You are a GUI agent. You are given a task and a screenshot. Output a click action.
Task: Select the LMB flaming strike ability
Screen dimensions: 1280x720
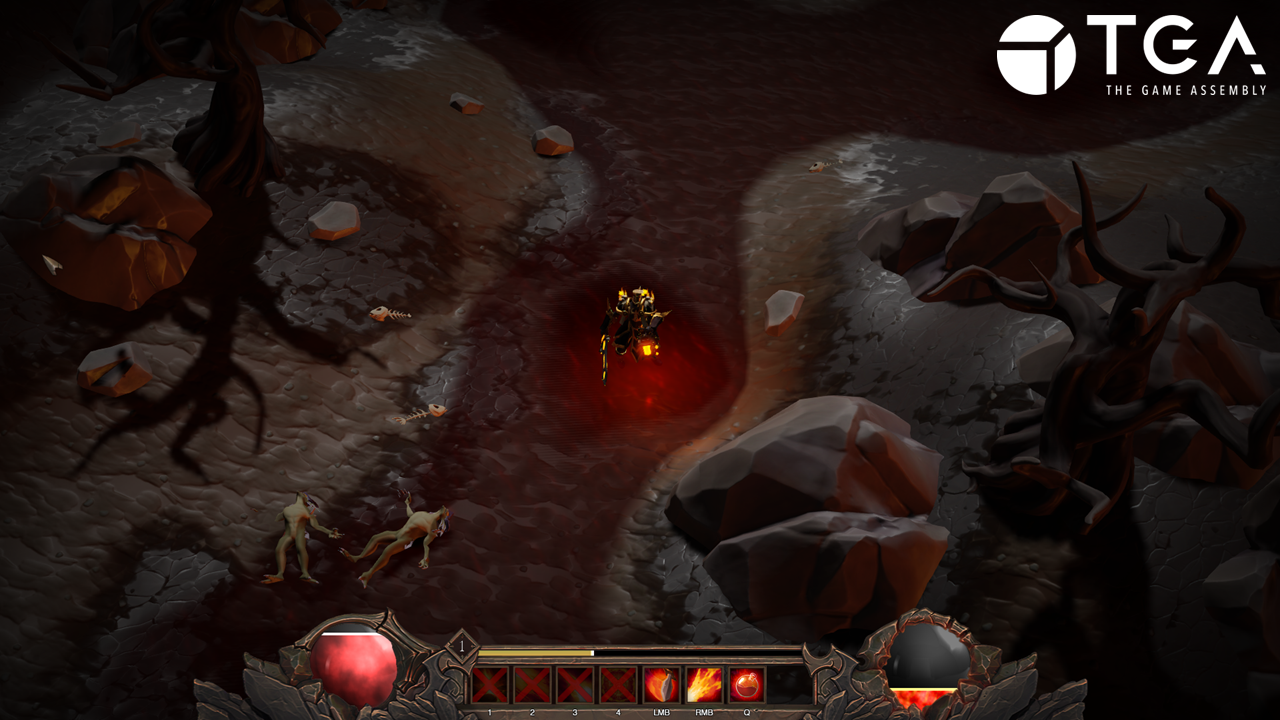661,685
